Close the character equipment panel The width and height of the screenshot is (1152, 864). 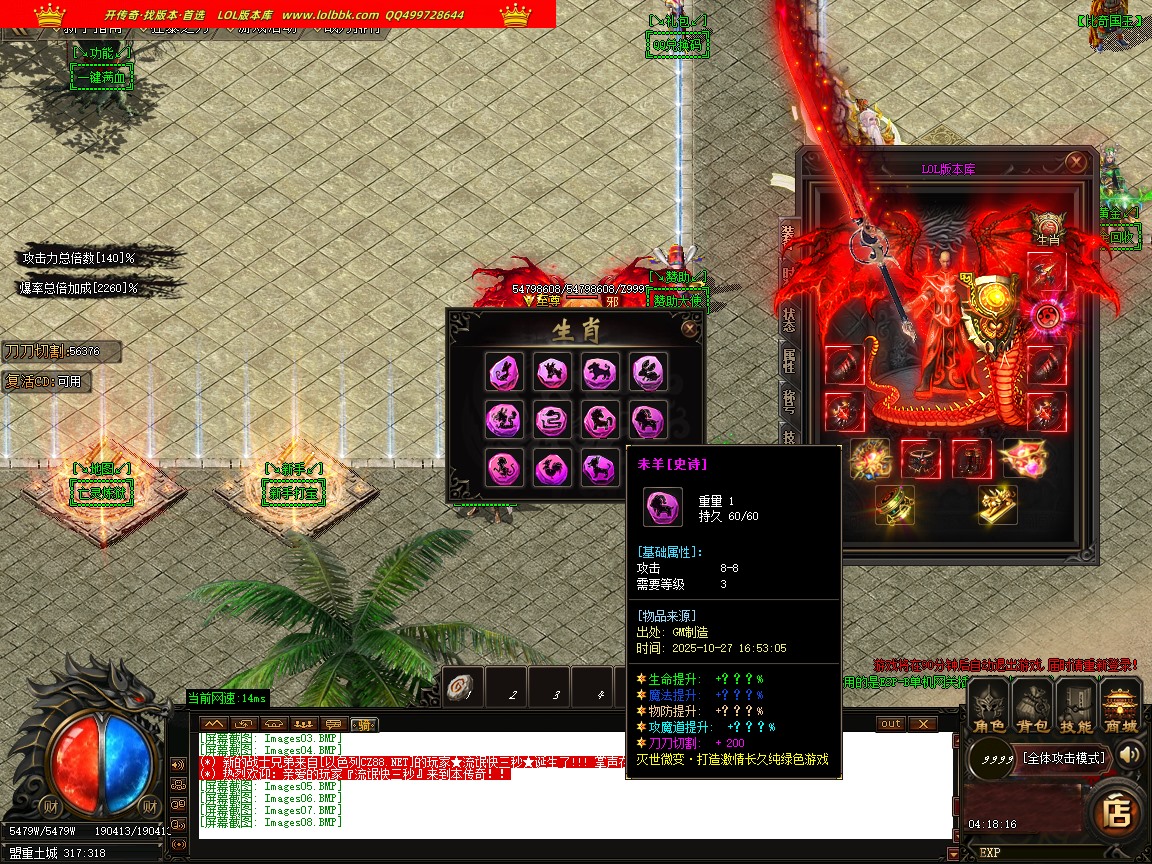(1076, 162)
